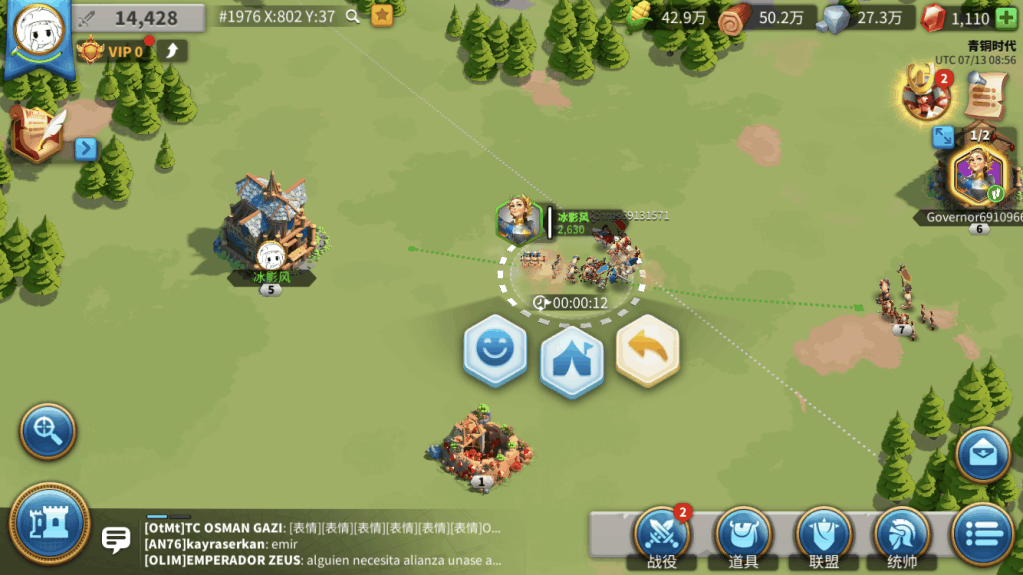This screenshot has height=575, width=1023.
Task: Tap the blue tent camp button
Action: (x=571, y=355)
